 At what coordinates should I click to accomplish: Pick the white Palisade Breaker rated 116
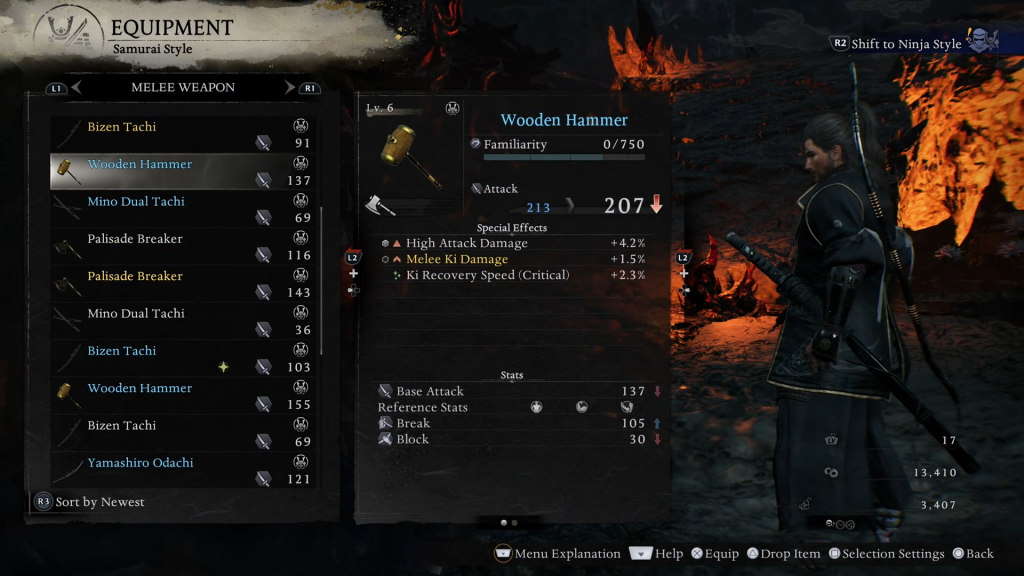pos(183,246)
